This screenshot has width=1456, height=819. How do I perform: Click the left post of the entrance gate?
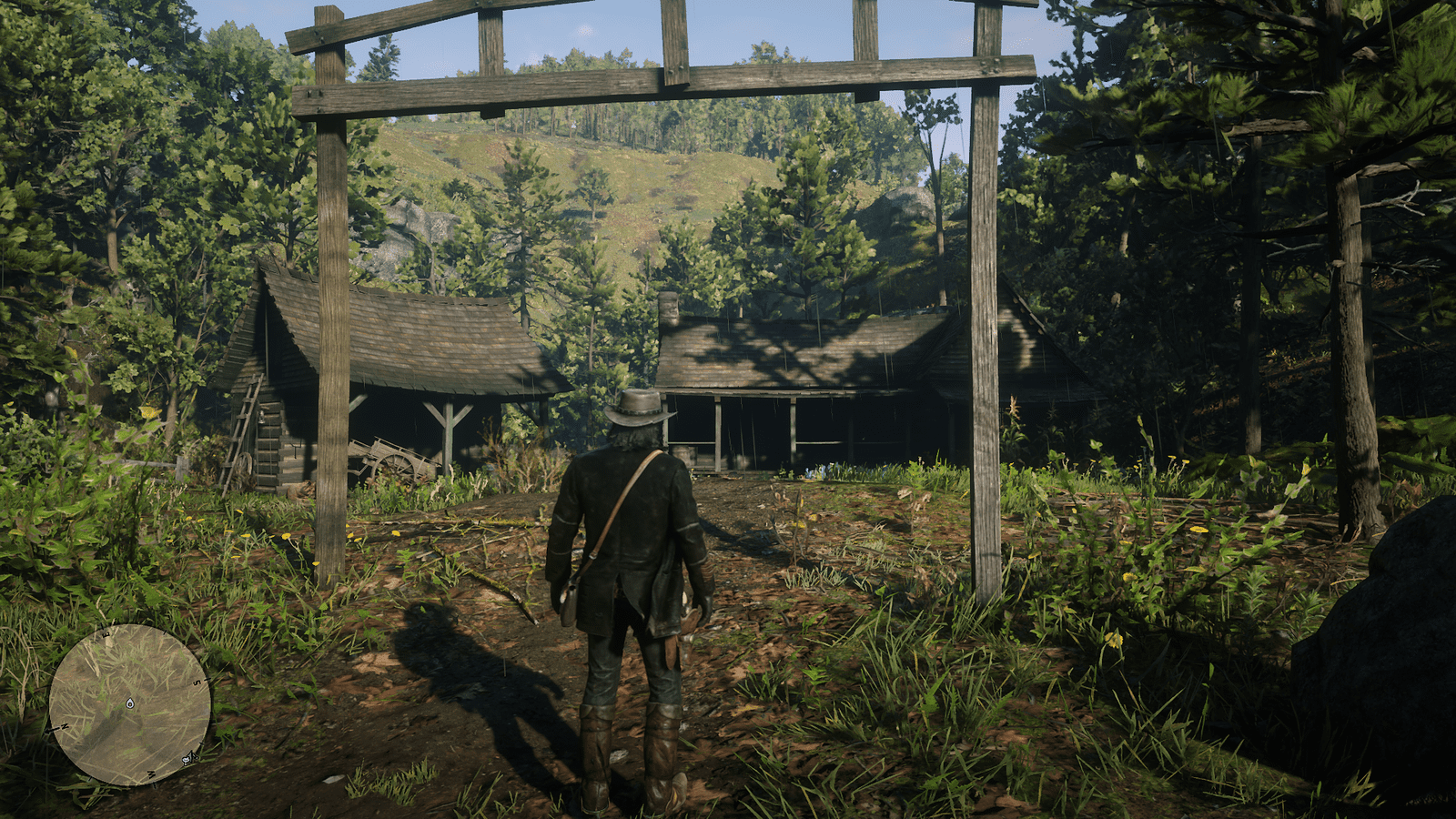[330, 364]
